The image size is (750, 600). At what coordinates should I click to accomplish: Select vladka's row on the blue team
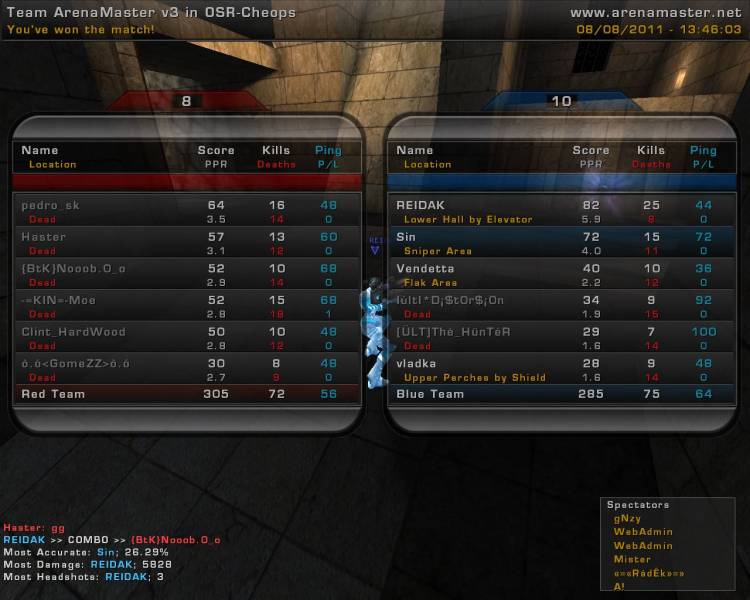560,369
